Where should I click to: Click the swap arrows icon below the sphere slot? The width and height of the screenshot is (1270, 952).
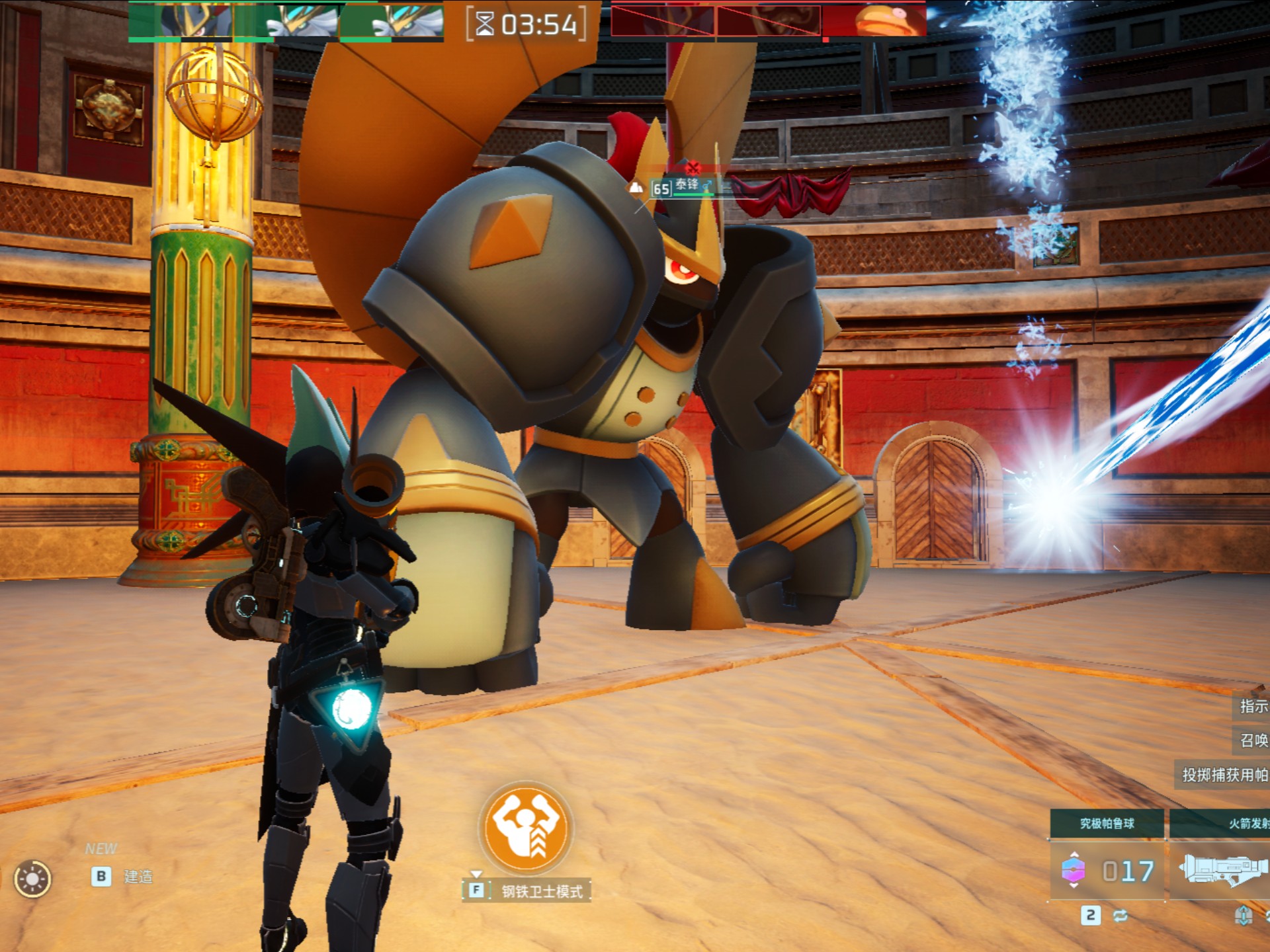(x=1121, y=916)
